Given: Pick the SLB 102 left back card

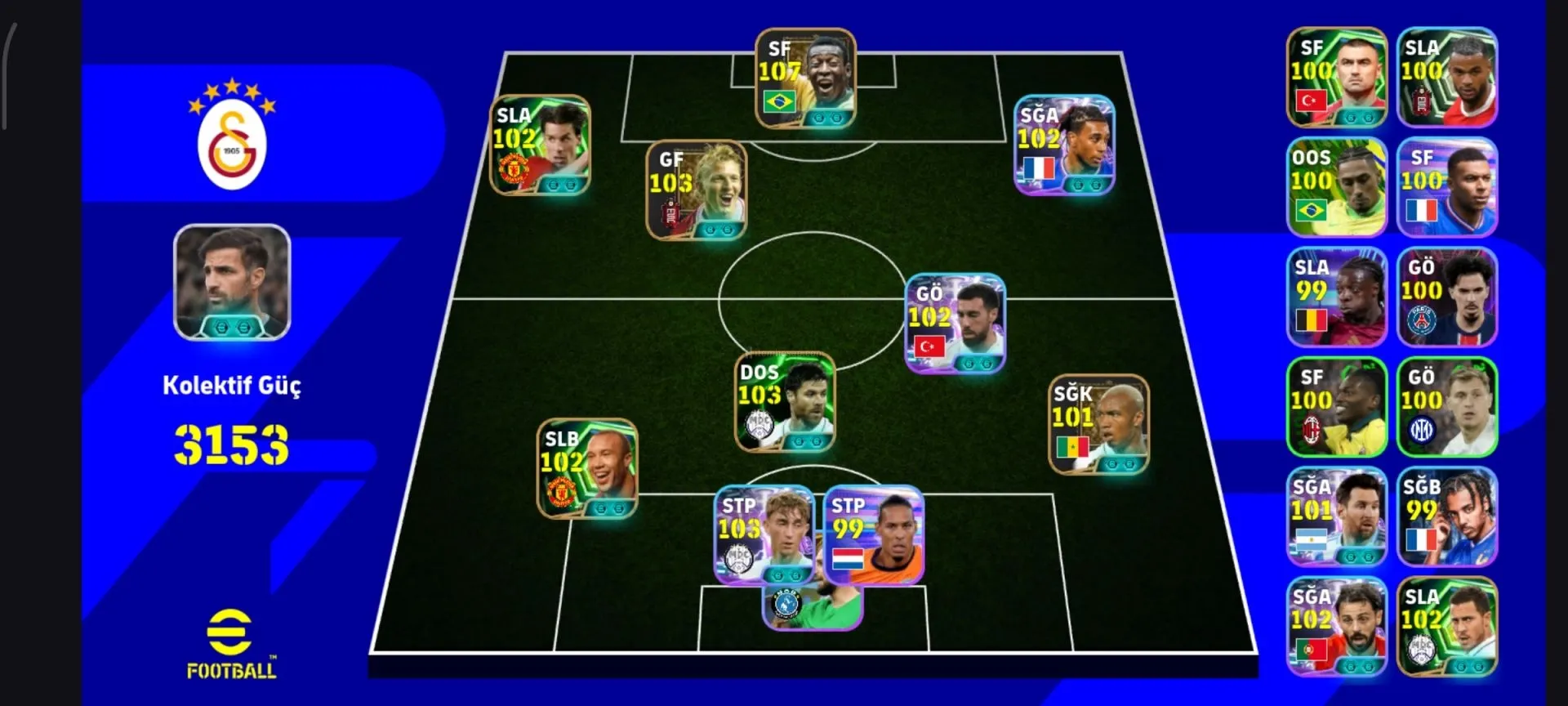Looking at the screenshot, I should [x=587, y=469].
